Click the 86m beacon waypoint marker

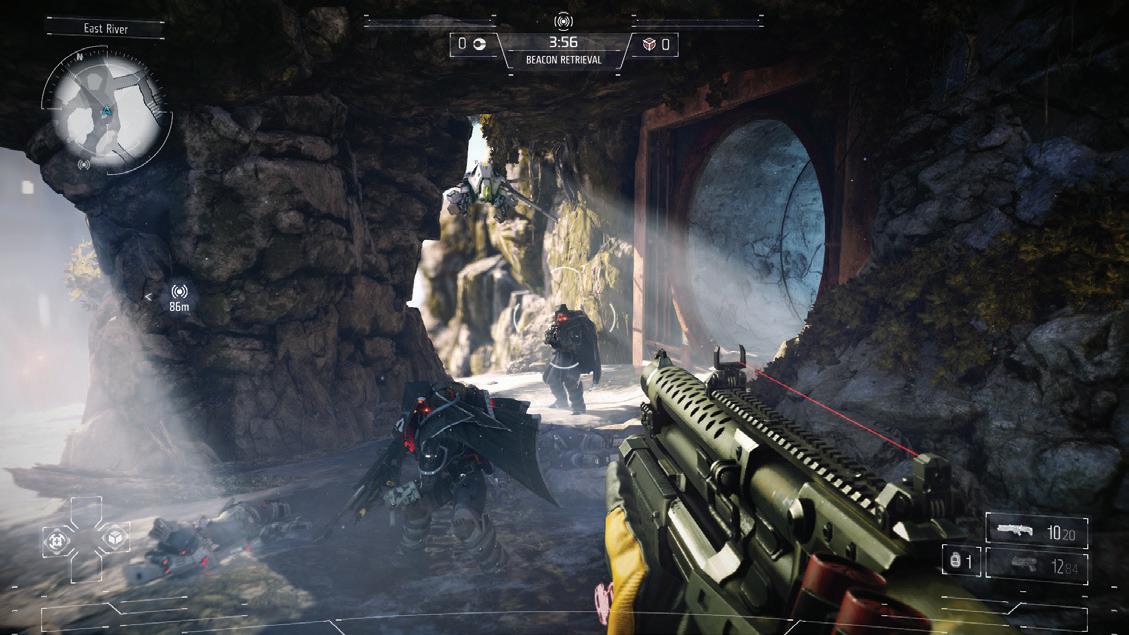click(180, 295)
